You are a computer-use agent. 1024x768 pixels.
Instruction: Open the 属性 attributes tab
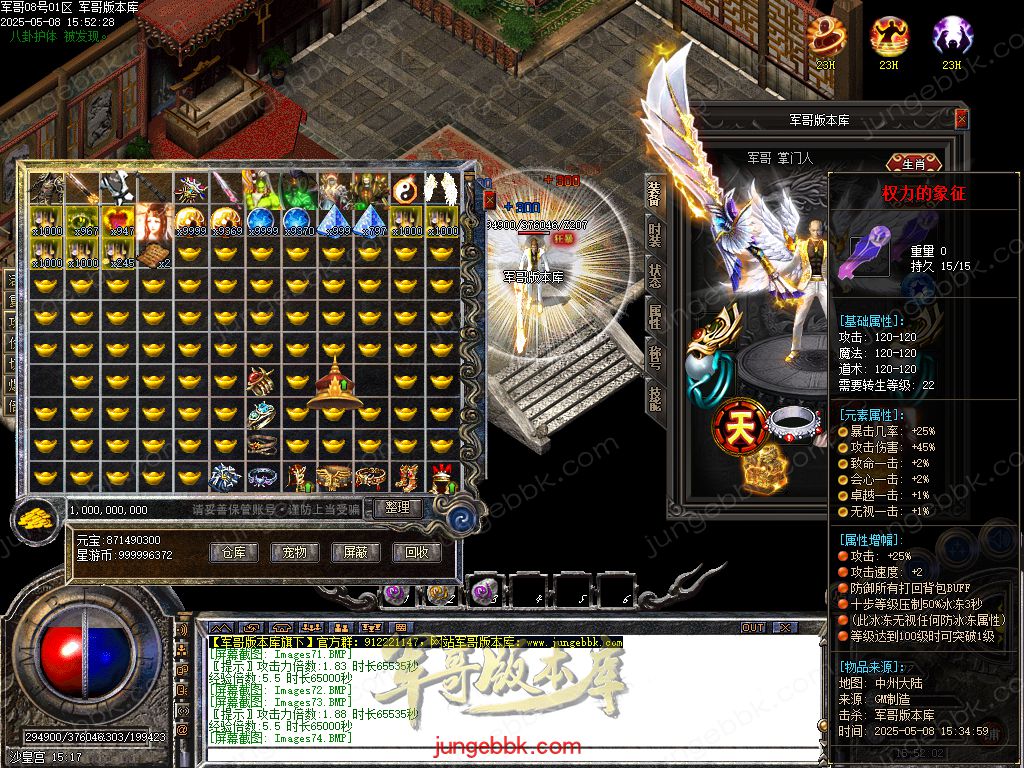tap(655, 318)
